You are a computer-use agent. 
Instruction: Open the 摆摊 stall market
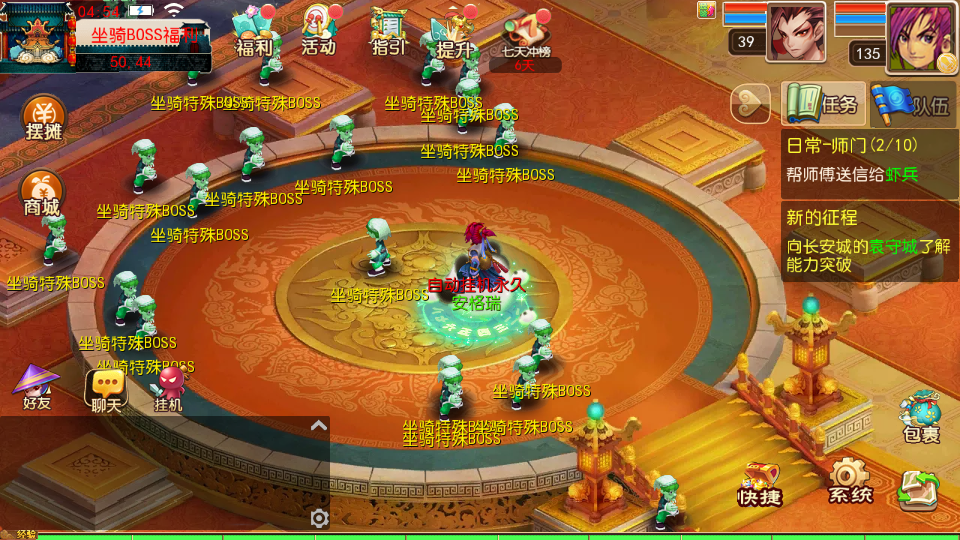pos(42,120)
